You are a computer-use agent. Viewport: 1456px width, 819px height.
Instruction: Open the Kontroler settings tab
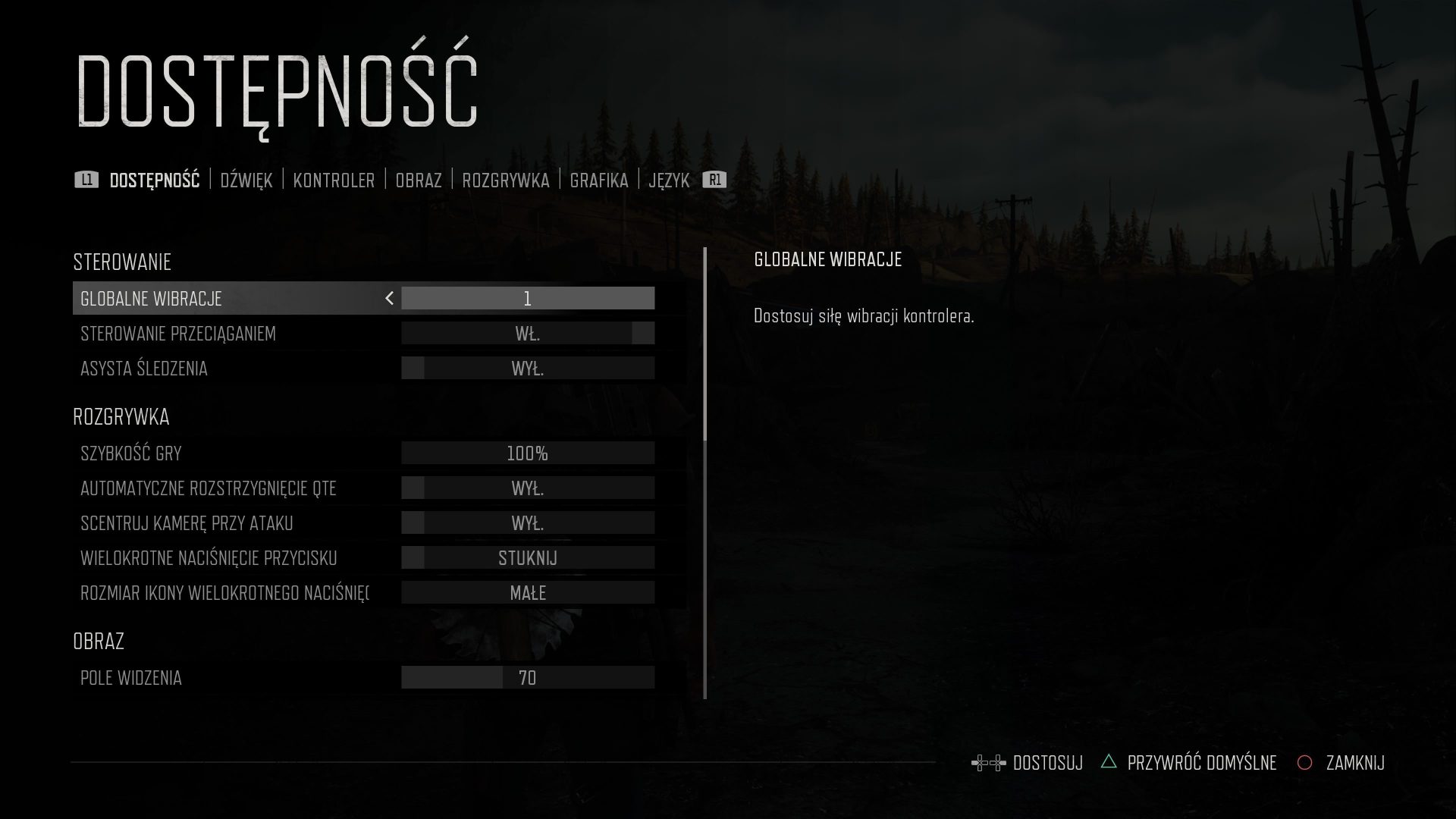click(x=334, y=180)
